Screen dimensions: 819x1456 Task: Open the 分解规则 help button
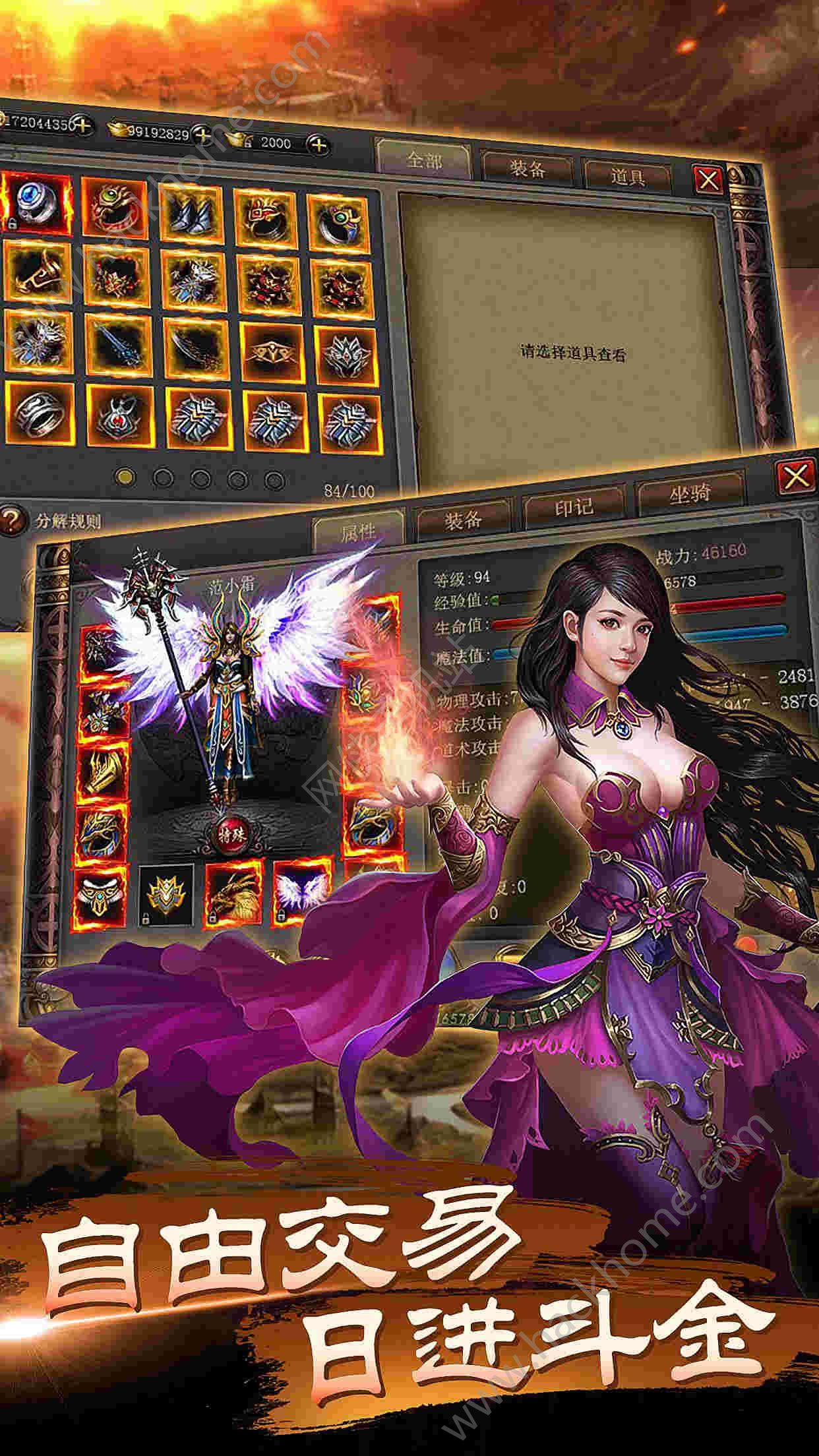coord(11,520)
